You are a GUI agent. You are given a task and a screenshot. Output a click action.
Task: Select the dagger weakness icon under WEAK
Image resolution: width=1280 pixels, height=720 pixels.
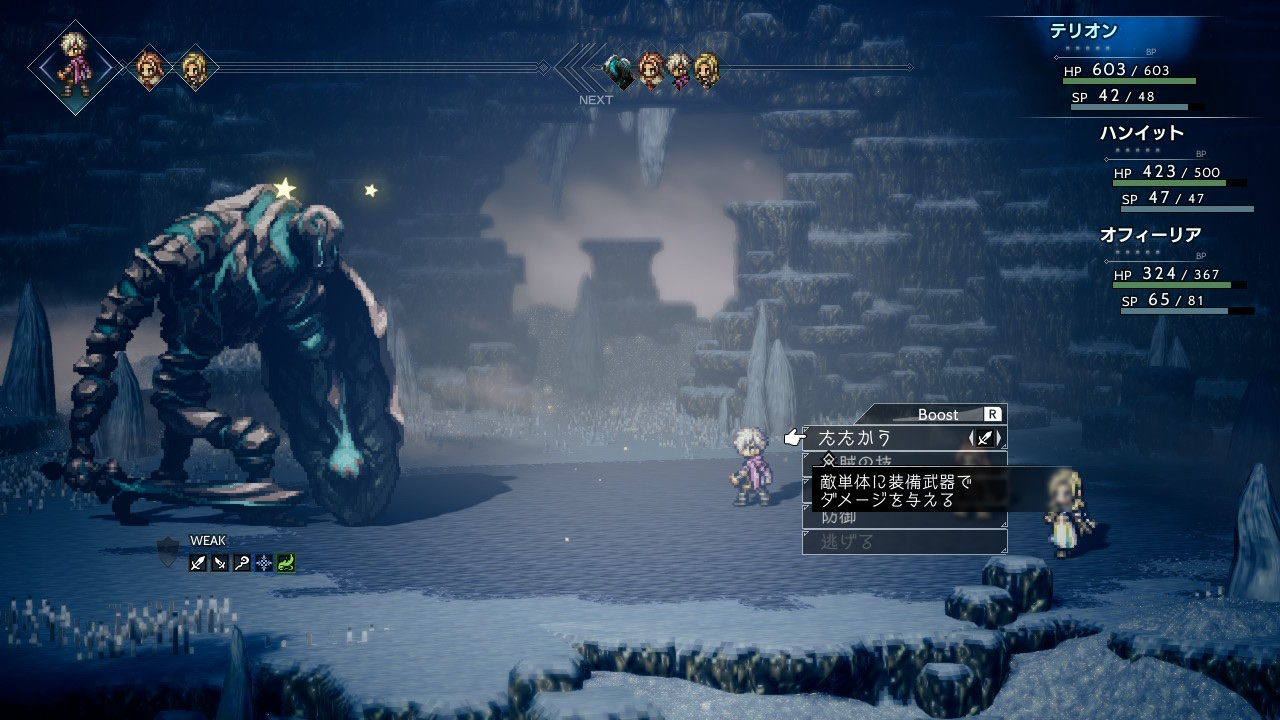tap(220, 563)
